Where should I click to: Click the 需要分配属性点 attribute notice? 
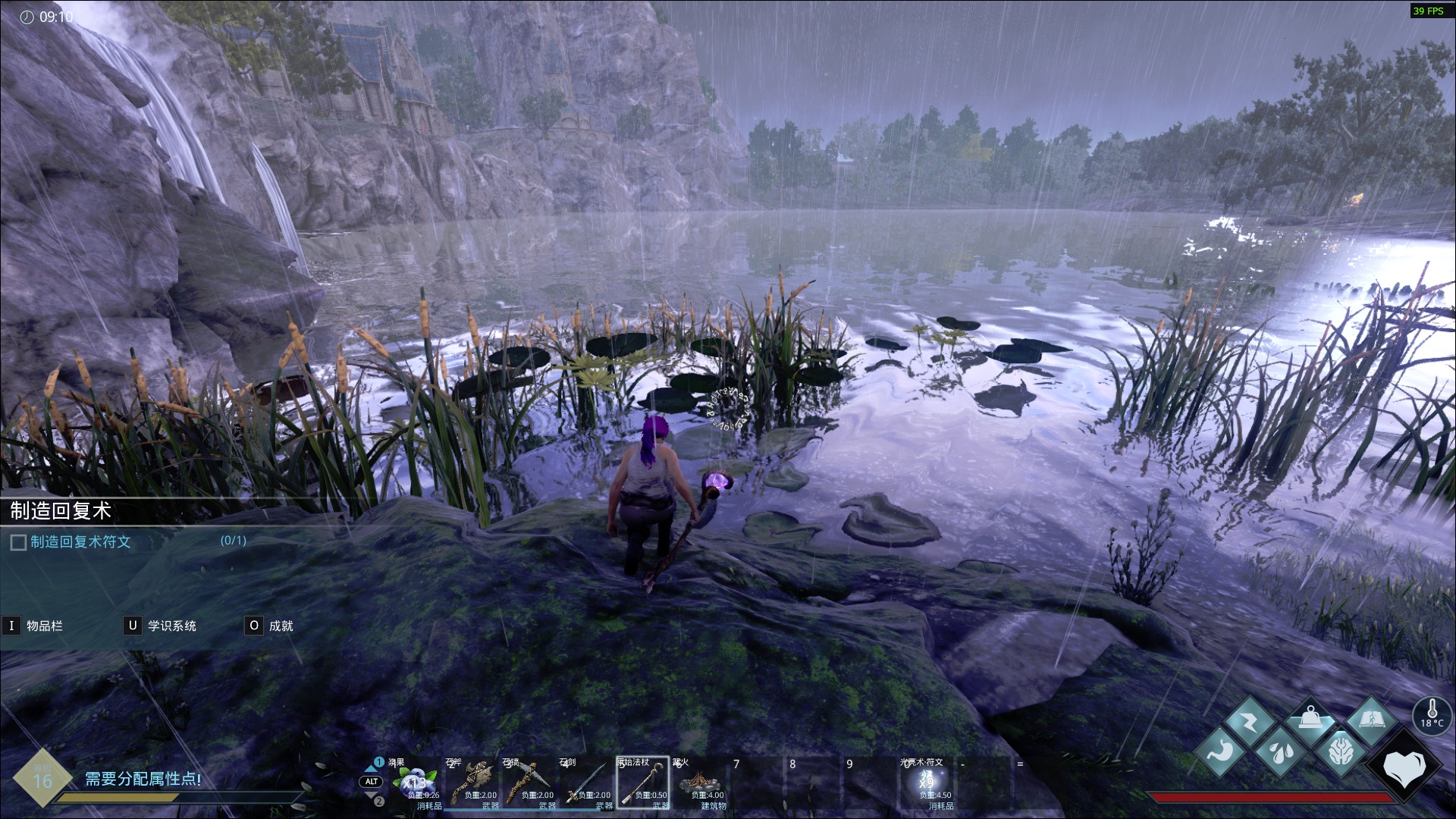(x=143, y=779)
